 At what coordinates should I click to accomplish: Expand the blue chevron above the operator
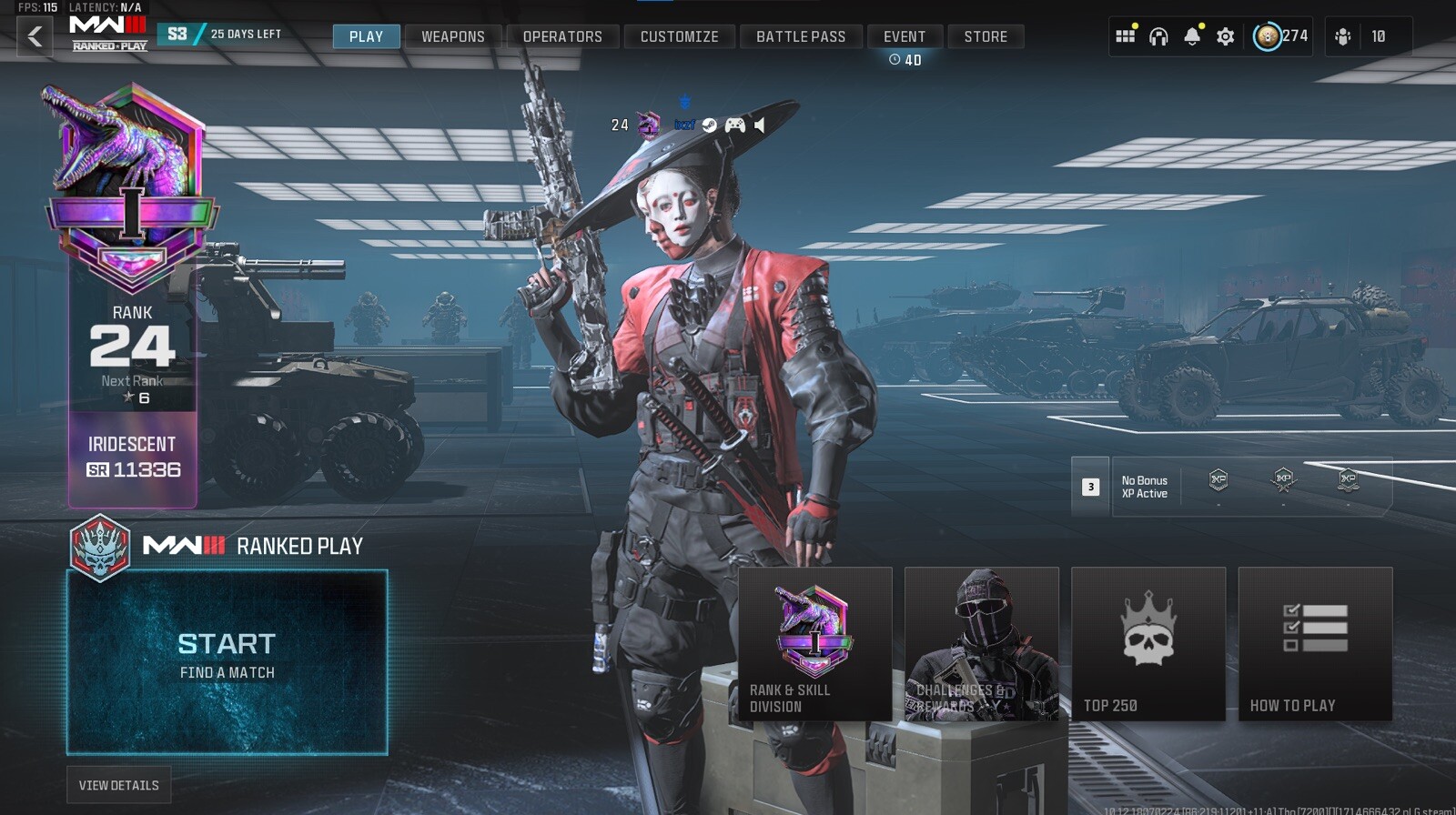pyautogui.click(x=685, y=102)
